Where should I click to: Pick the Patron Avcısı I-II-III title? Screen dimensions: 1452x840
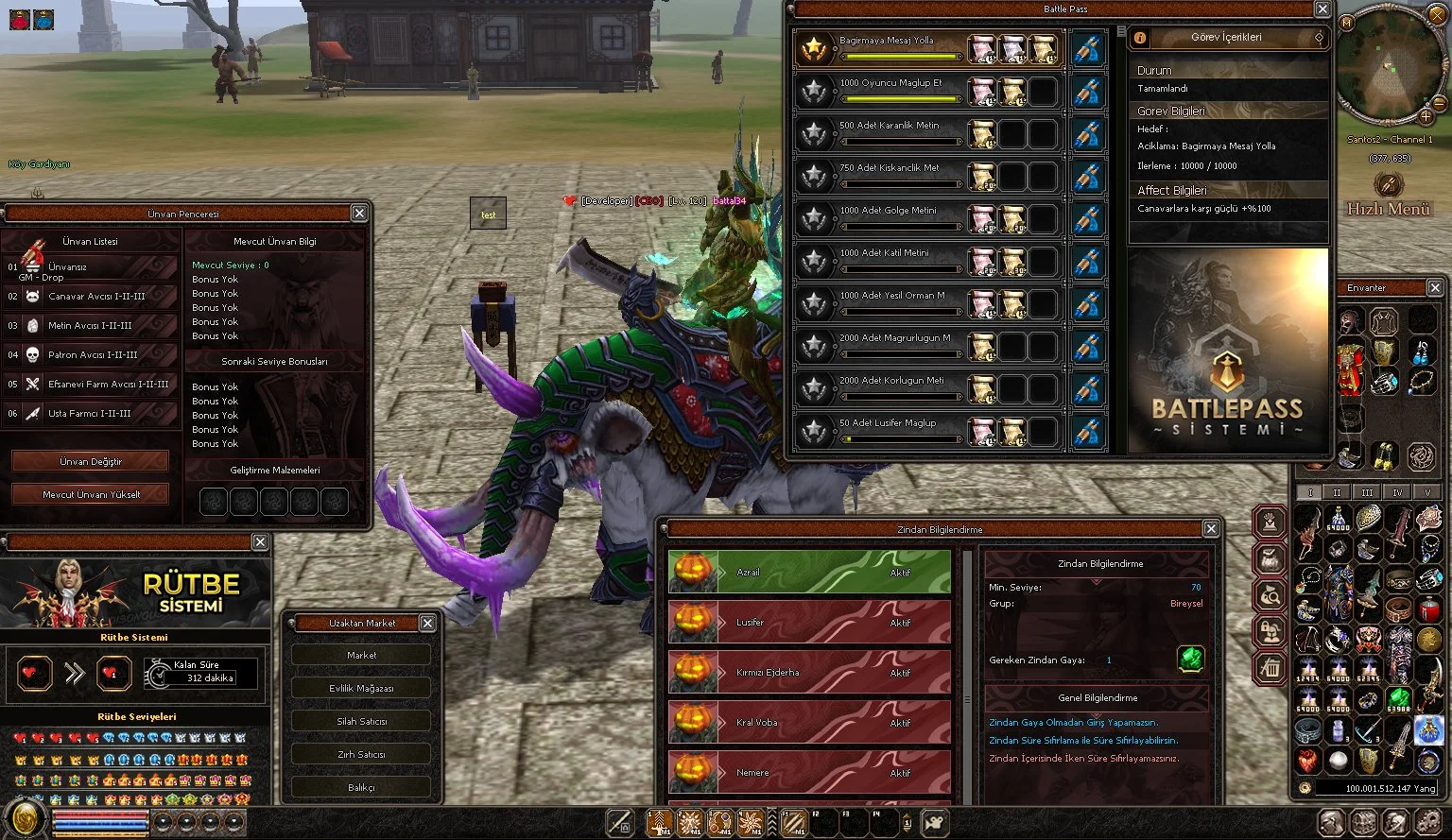93,355
